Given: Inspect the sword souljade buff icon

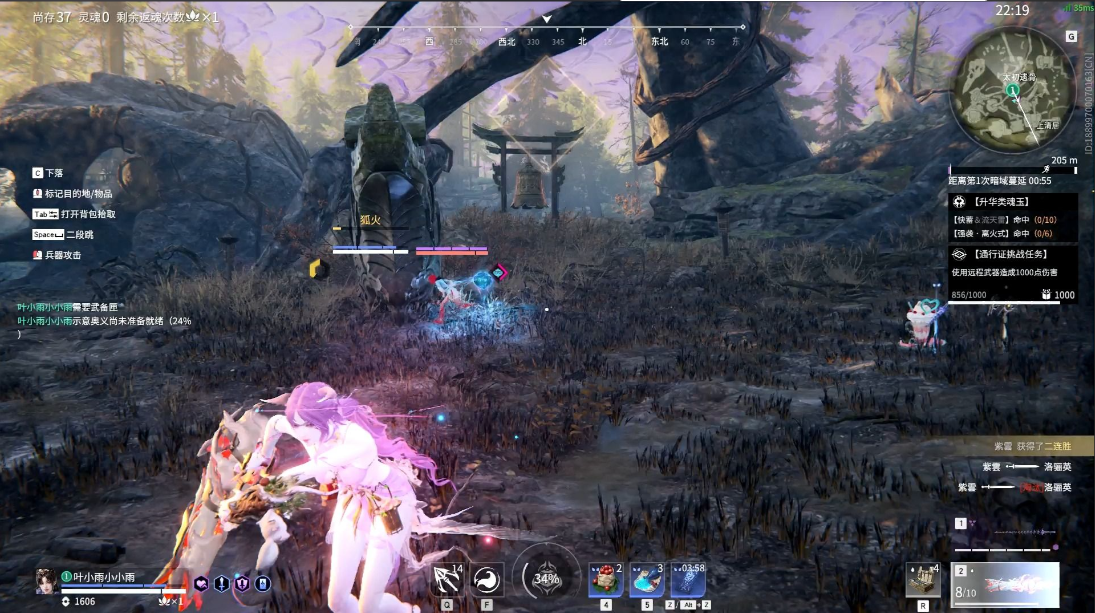Looking at the screenshot, I should coord(221,583).
